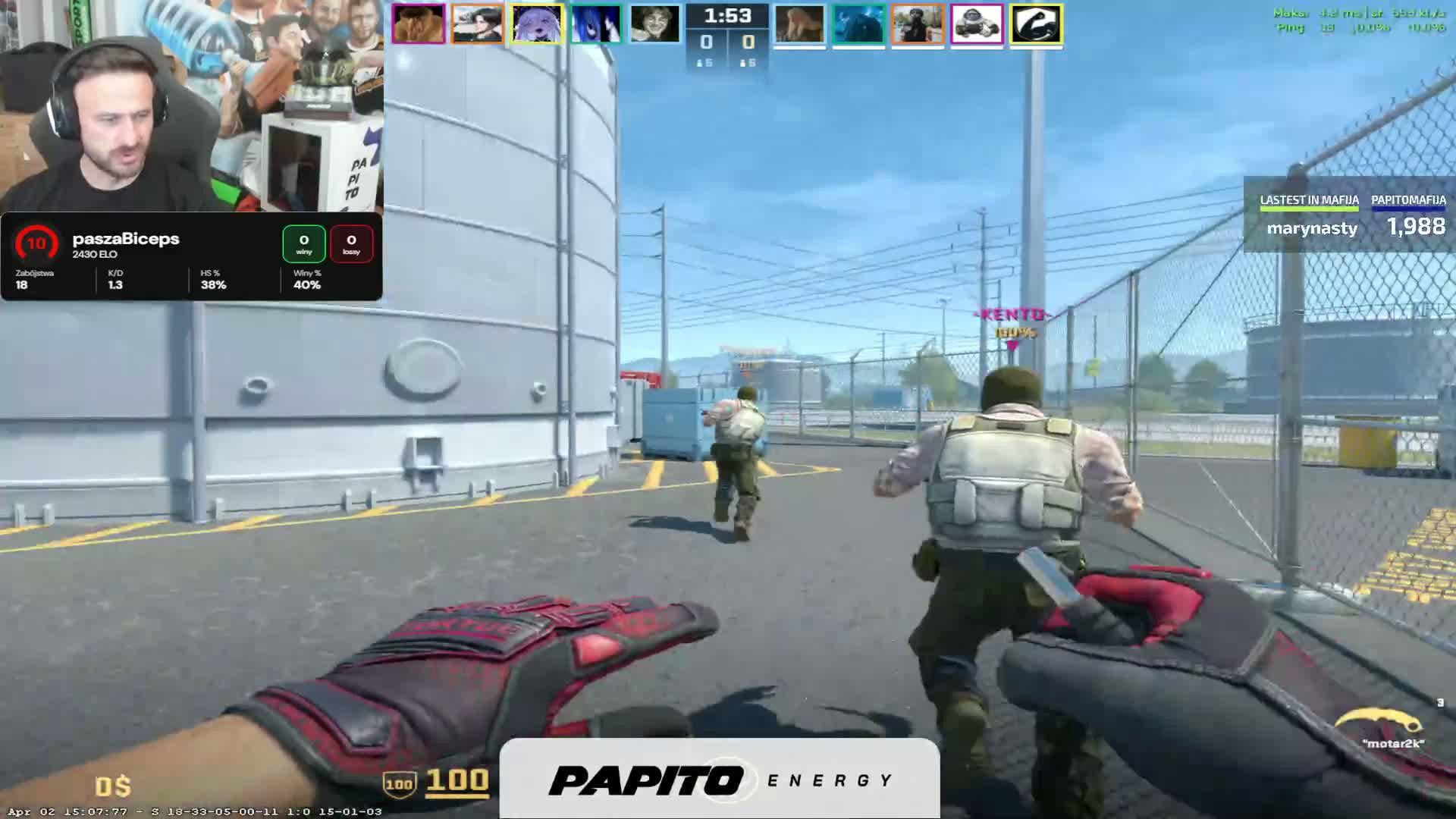Select the purple-haired anime girl avatar
This screenshot has width=1456, height=819.
pyautogui.click(x=537, y=24)
